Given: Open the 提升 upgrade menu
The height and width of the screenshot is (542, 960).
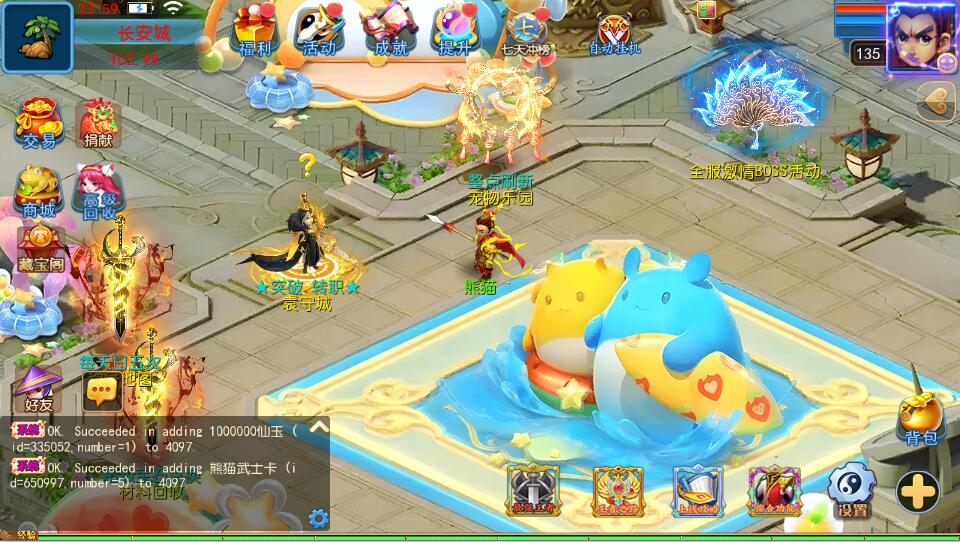Looking at the screenshot, I should 455,30.
